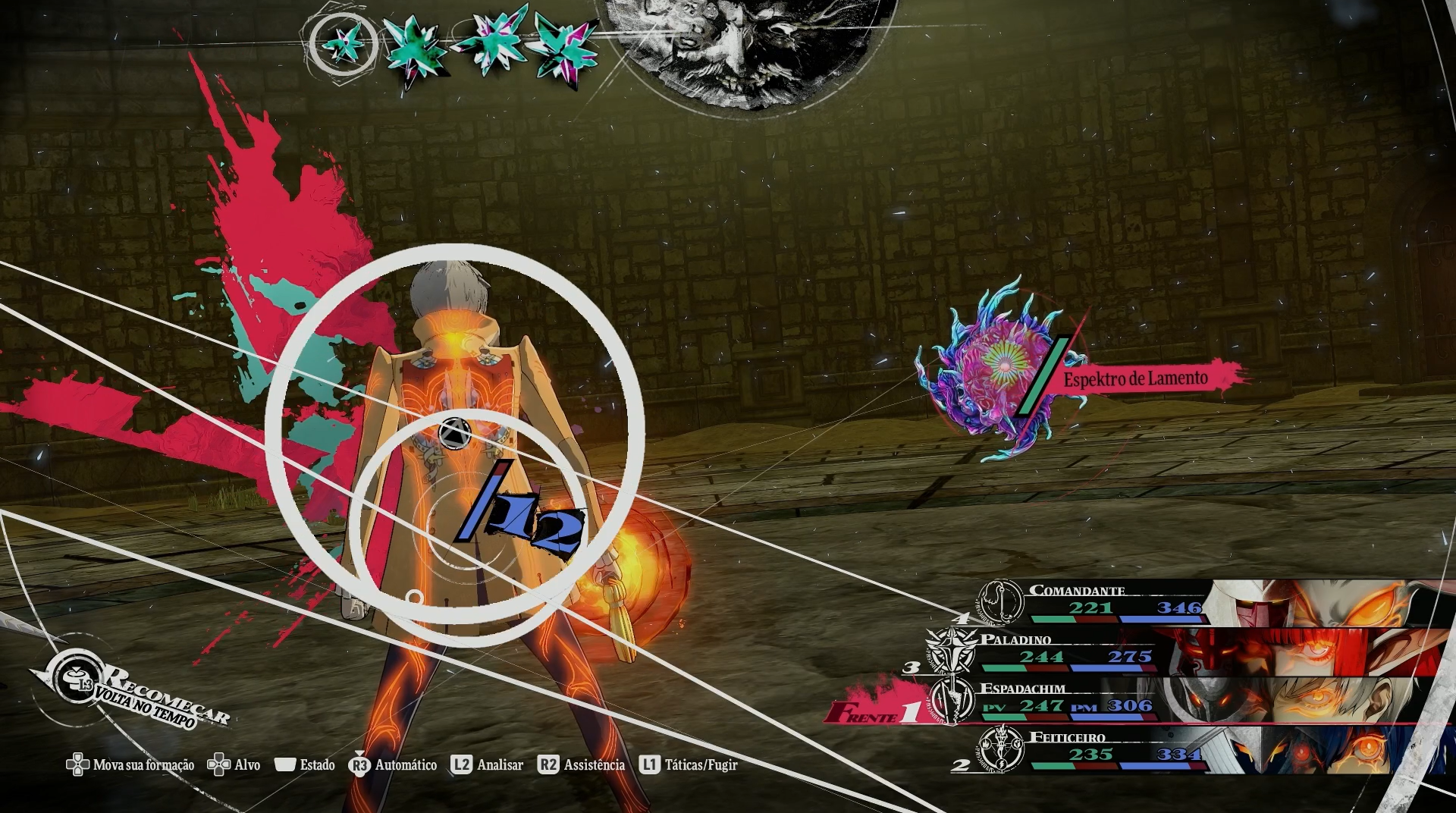Viewport: 1456px width, 813px height.
Task: Click the Recomeçar rewind-time button
Action: [135, 694]
